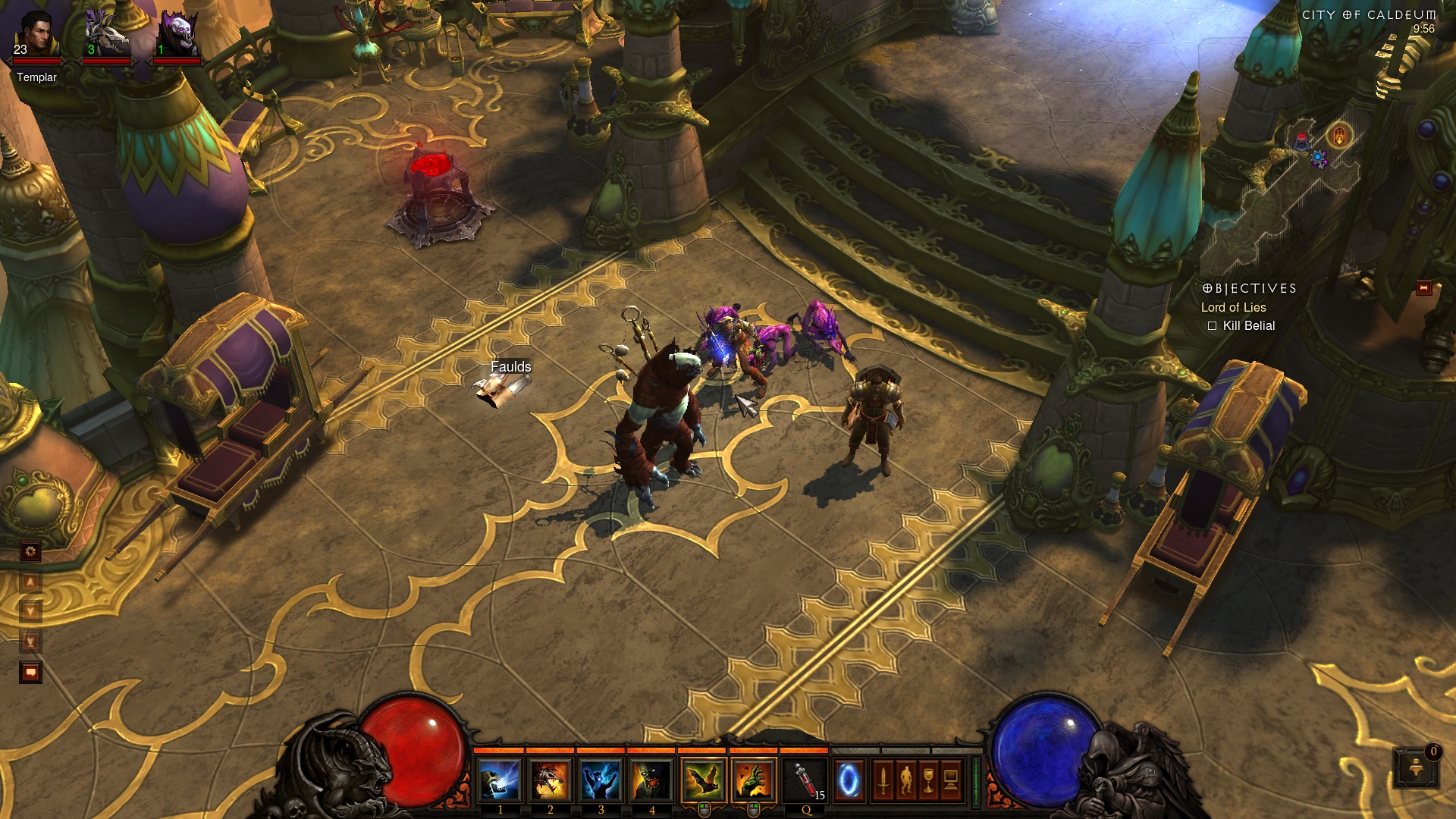Open the skills menu via figure icon

(x=905, y=780)
